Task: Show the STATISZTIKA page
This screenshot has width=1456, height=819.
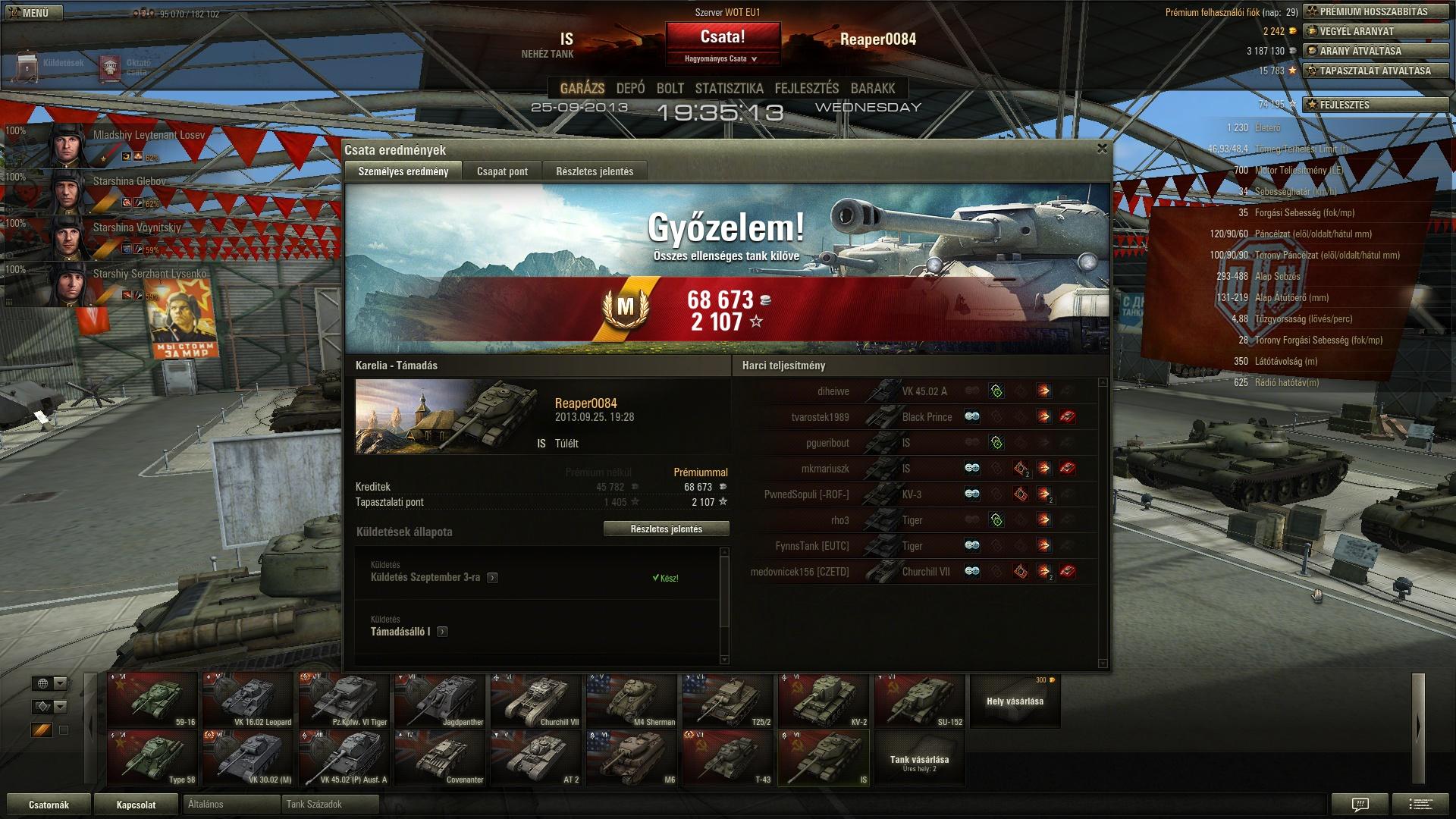Action: click(729, 89)
